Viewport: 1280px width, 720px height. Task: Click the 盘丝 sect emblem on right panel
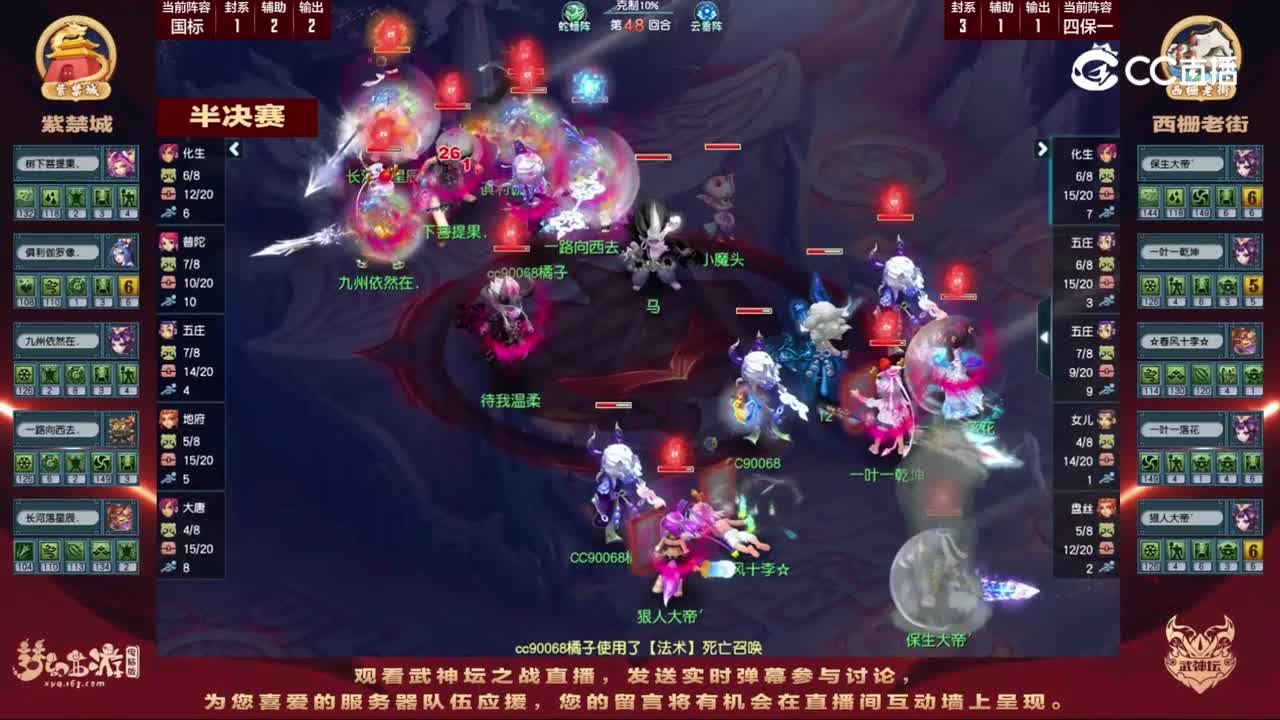(x=1105, y=505)
